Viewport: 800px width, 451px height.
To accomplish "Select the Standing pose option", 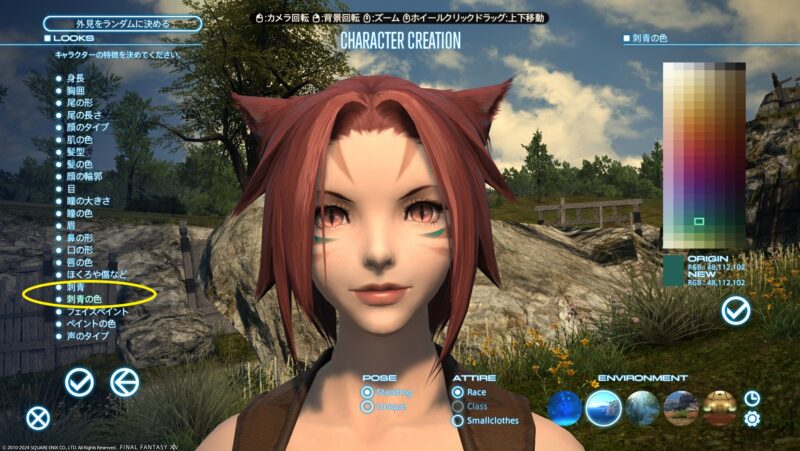I will coord(368,392).
